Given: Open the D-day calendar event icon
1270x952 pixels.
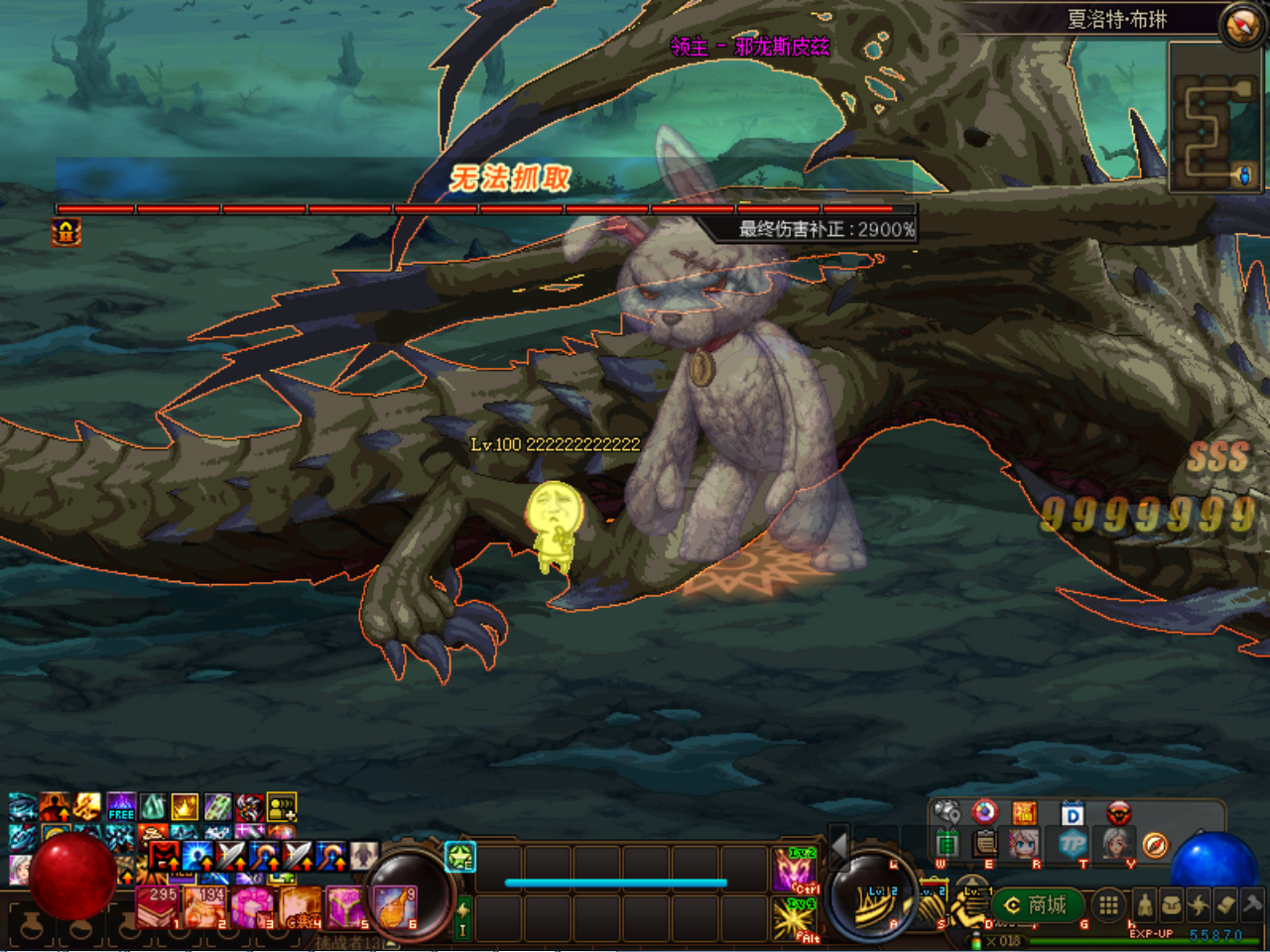Looking at the screenshot, I should (x=1073, y=813).
